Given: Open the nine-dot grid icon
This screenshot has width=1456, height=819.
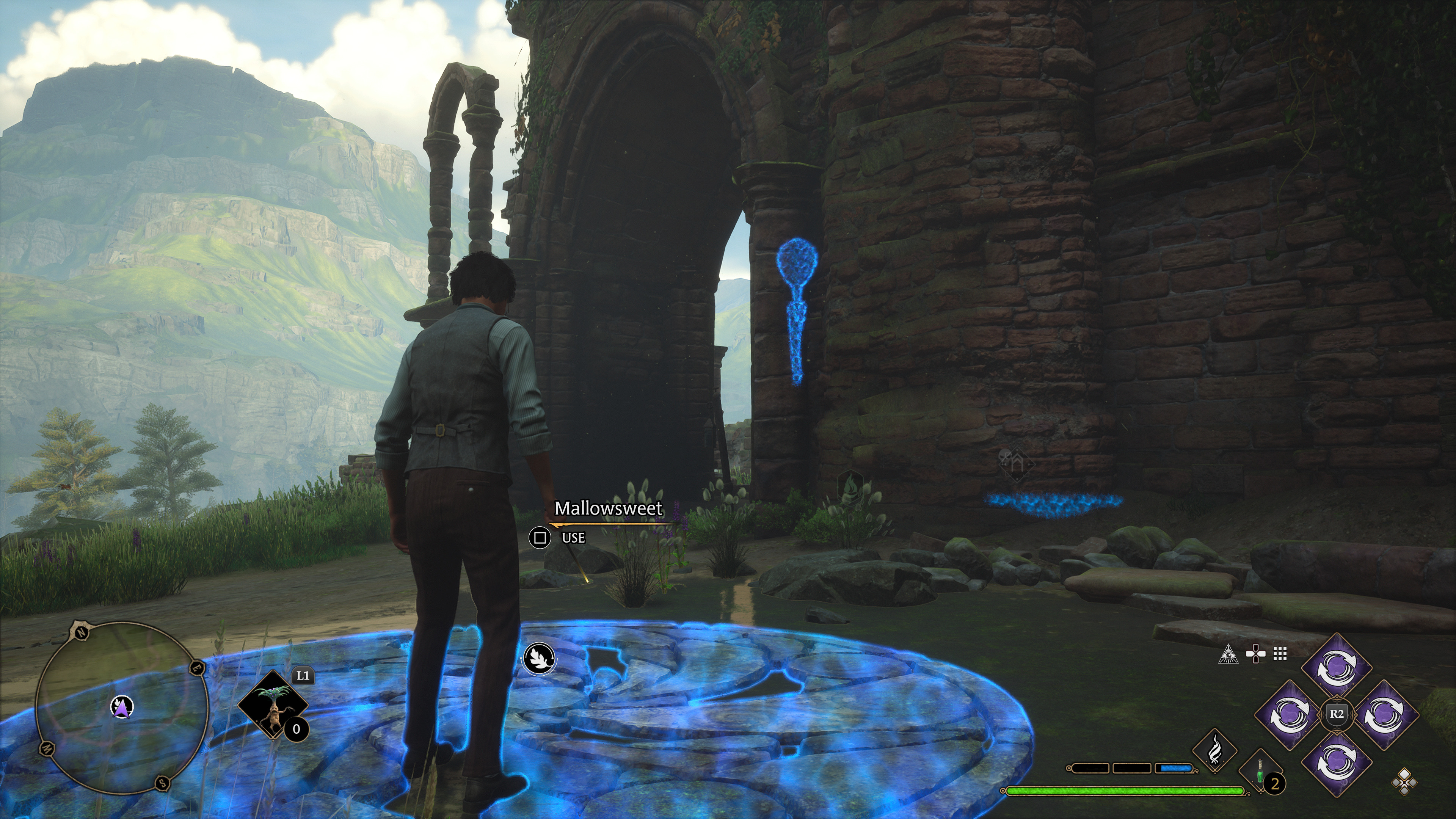Looking at the screenshot, I should tap(1280, 654).
